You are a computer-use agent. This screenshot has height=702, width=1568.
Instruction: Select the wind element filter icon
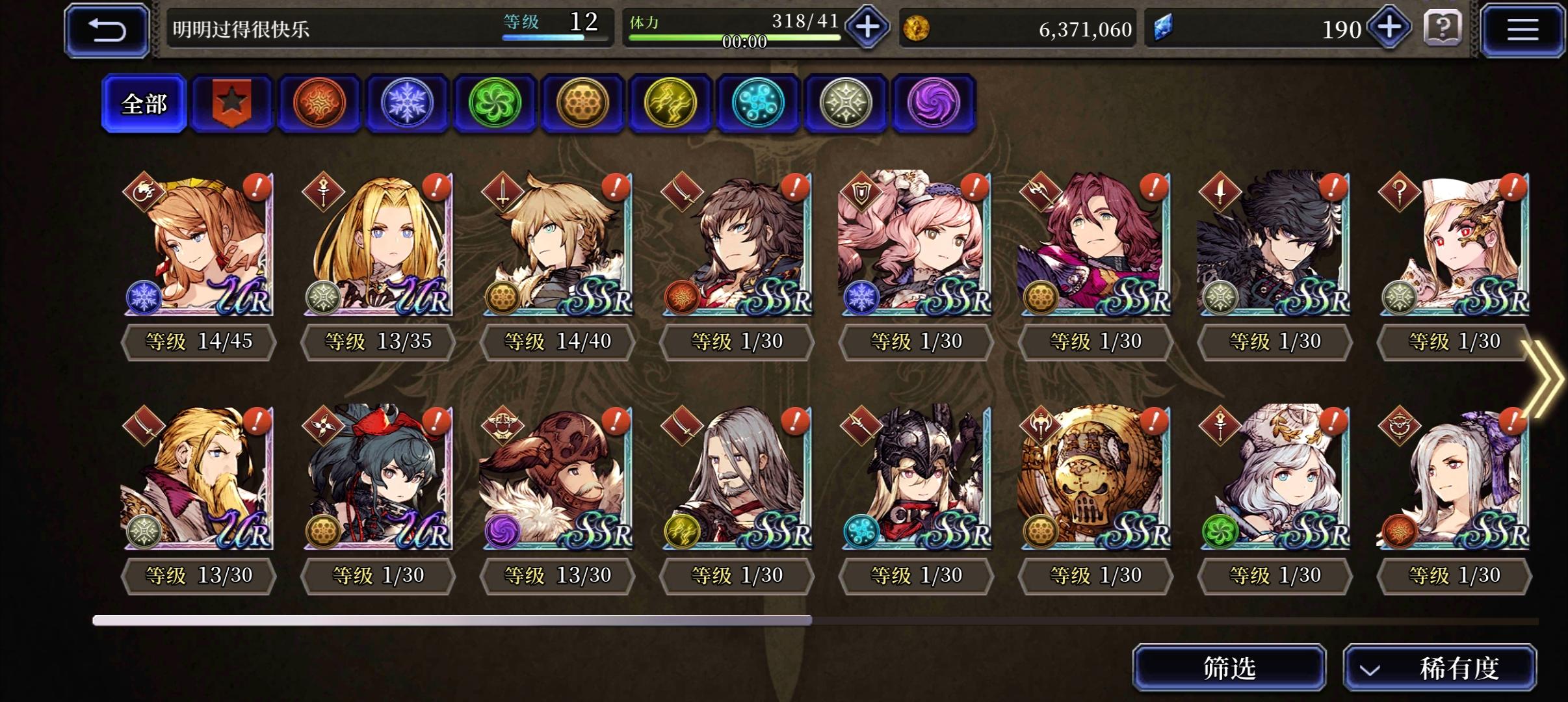(495, 103)
